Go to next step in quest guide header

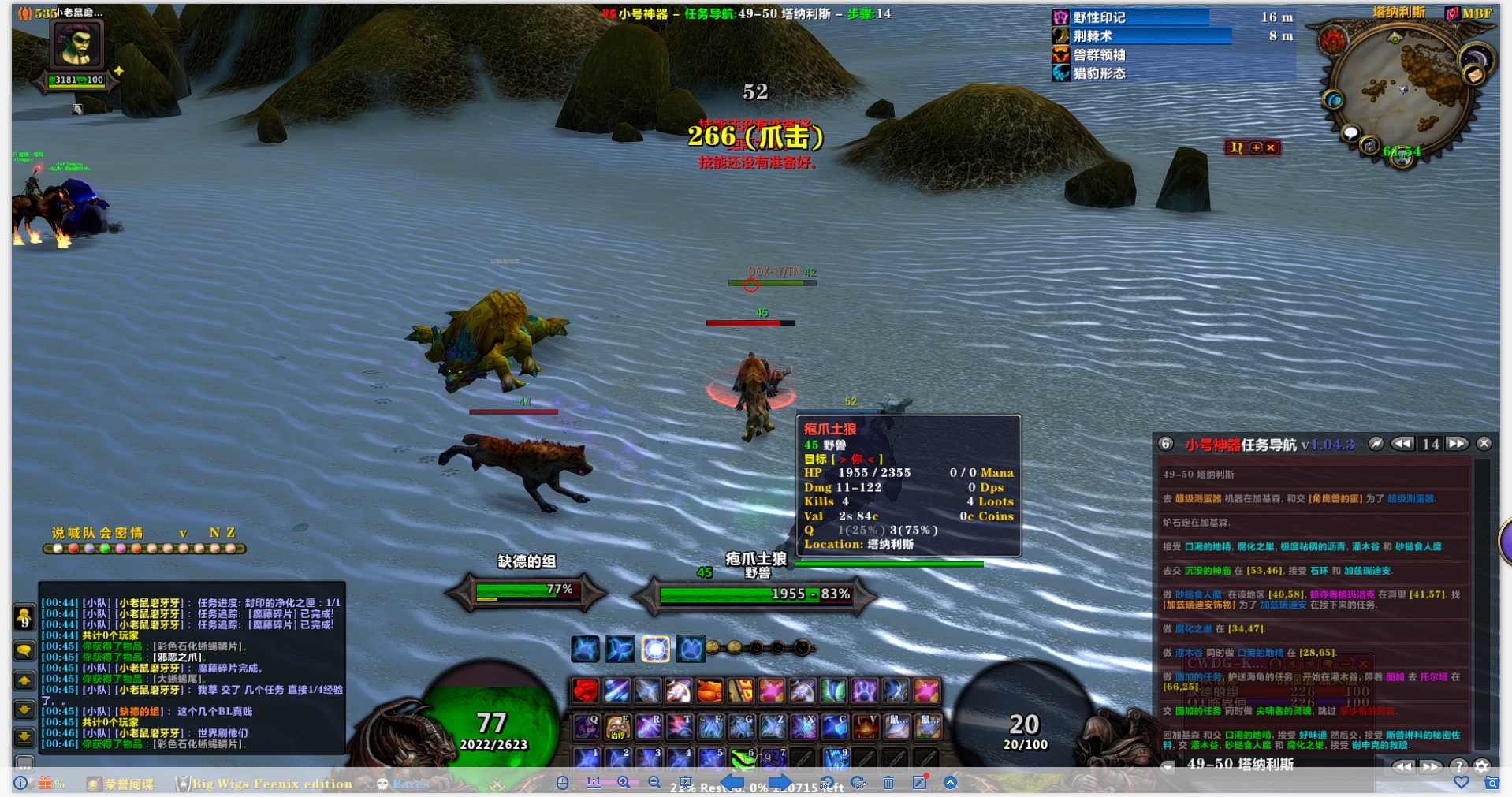coord(1457,444)
